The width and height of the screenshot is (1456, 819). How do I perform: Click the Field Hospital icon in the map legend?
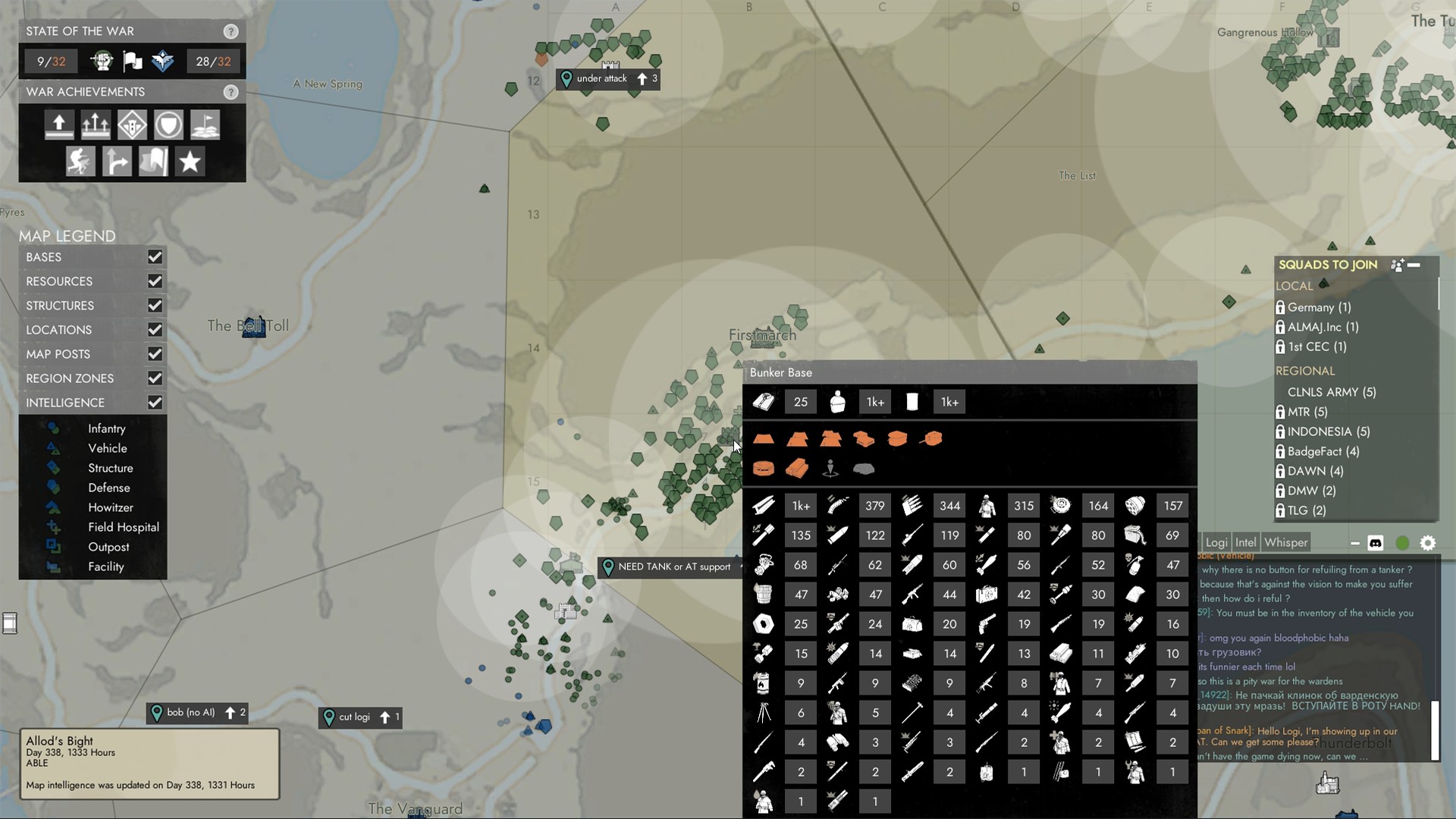tap(54, 527)
